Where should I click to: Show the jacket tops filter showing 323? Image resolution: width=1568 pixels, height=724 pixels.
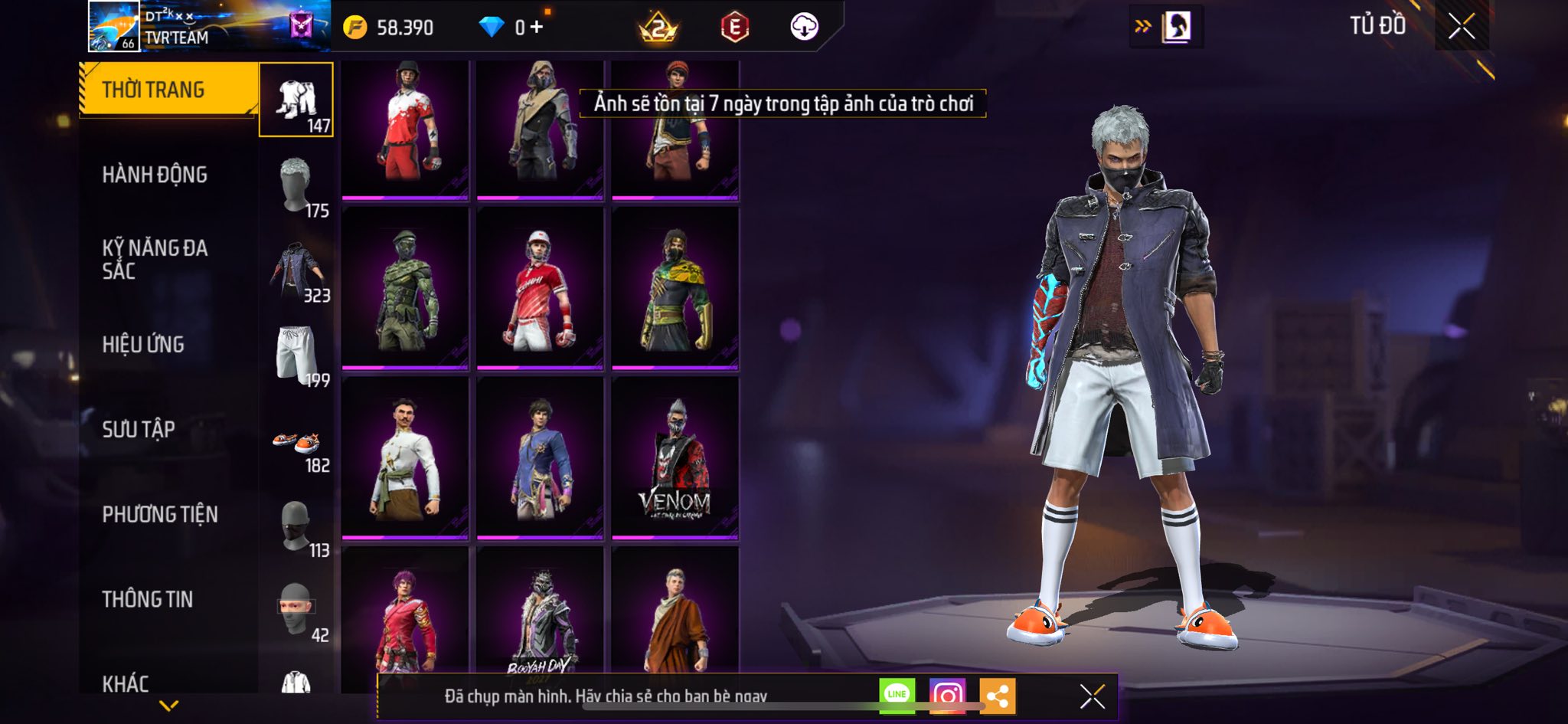(x=296, y=271)
